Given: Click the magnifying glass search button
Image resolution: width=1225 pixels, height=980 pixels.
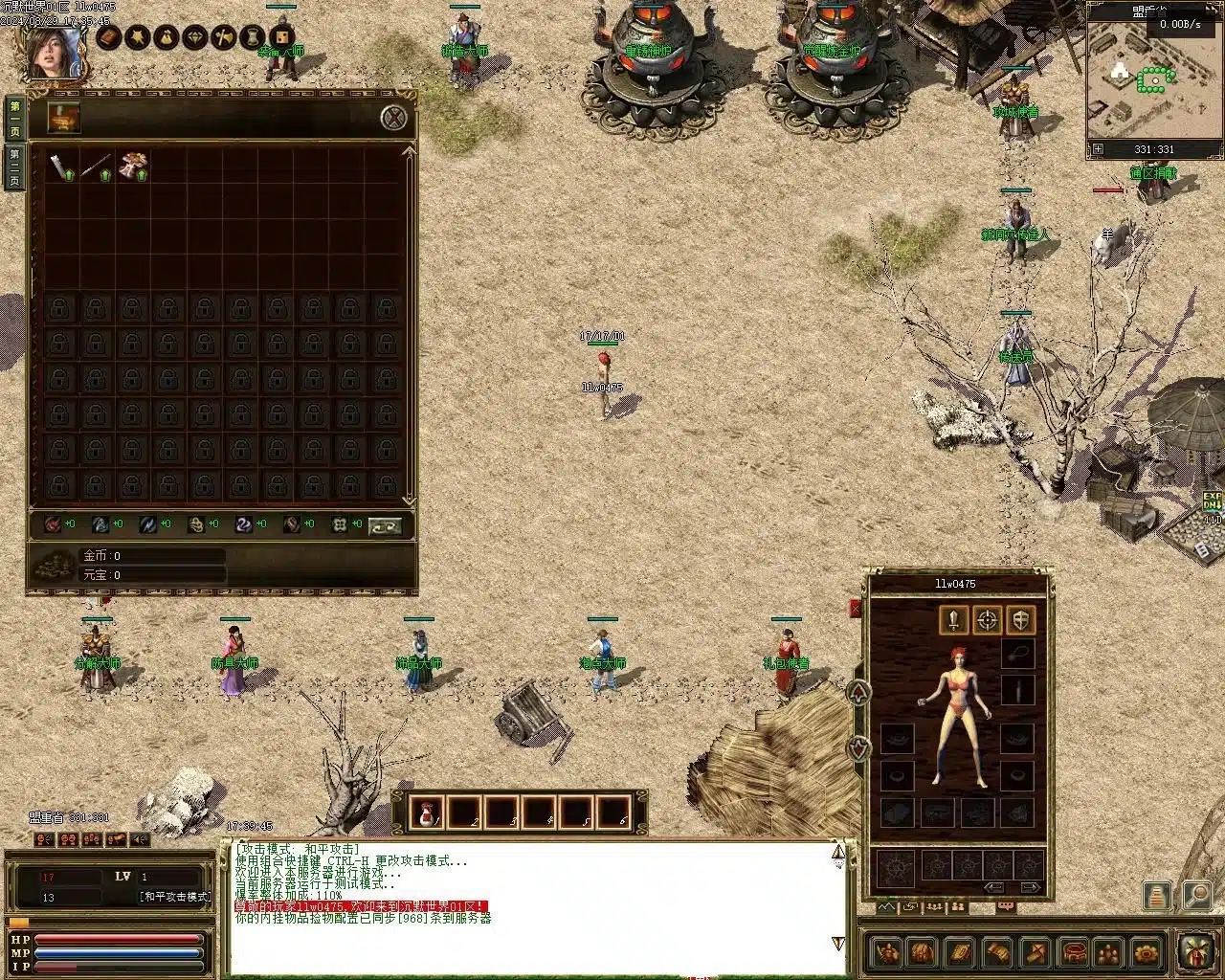Looking at the screenshot, I should click(1196, 895).
